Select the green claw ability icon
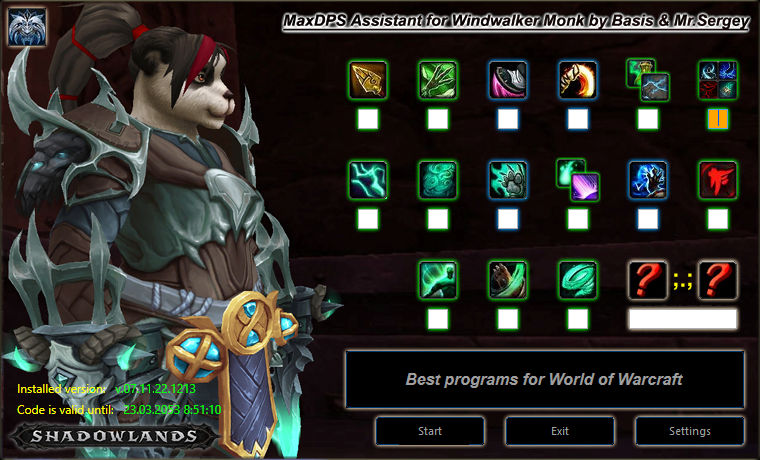760x460 pixels. pyautogui.click(x=438, y=79)
